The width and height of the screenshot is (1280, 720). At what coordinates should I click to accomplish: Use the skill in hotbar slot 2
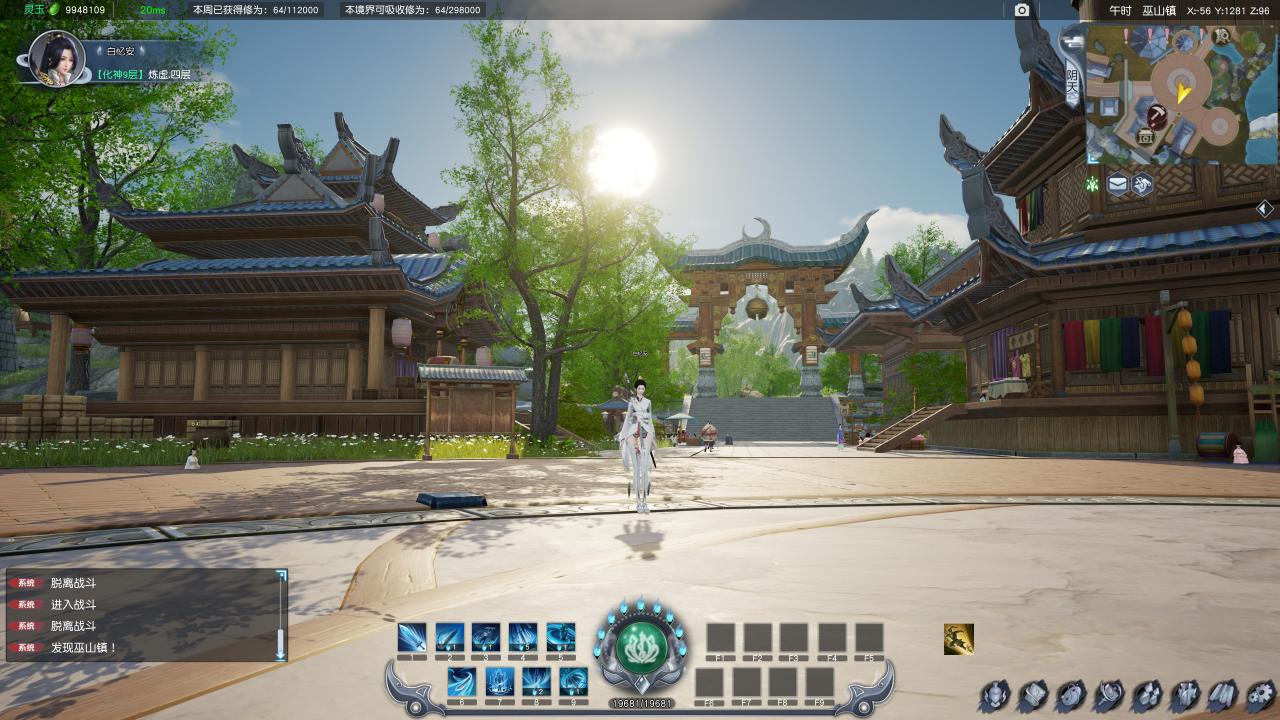(x=449, y=637)
